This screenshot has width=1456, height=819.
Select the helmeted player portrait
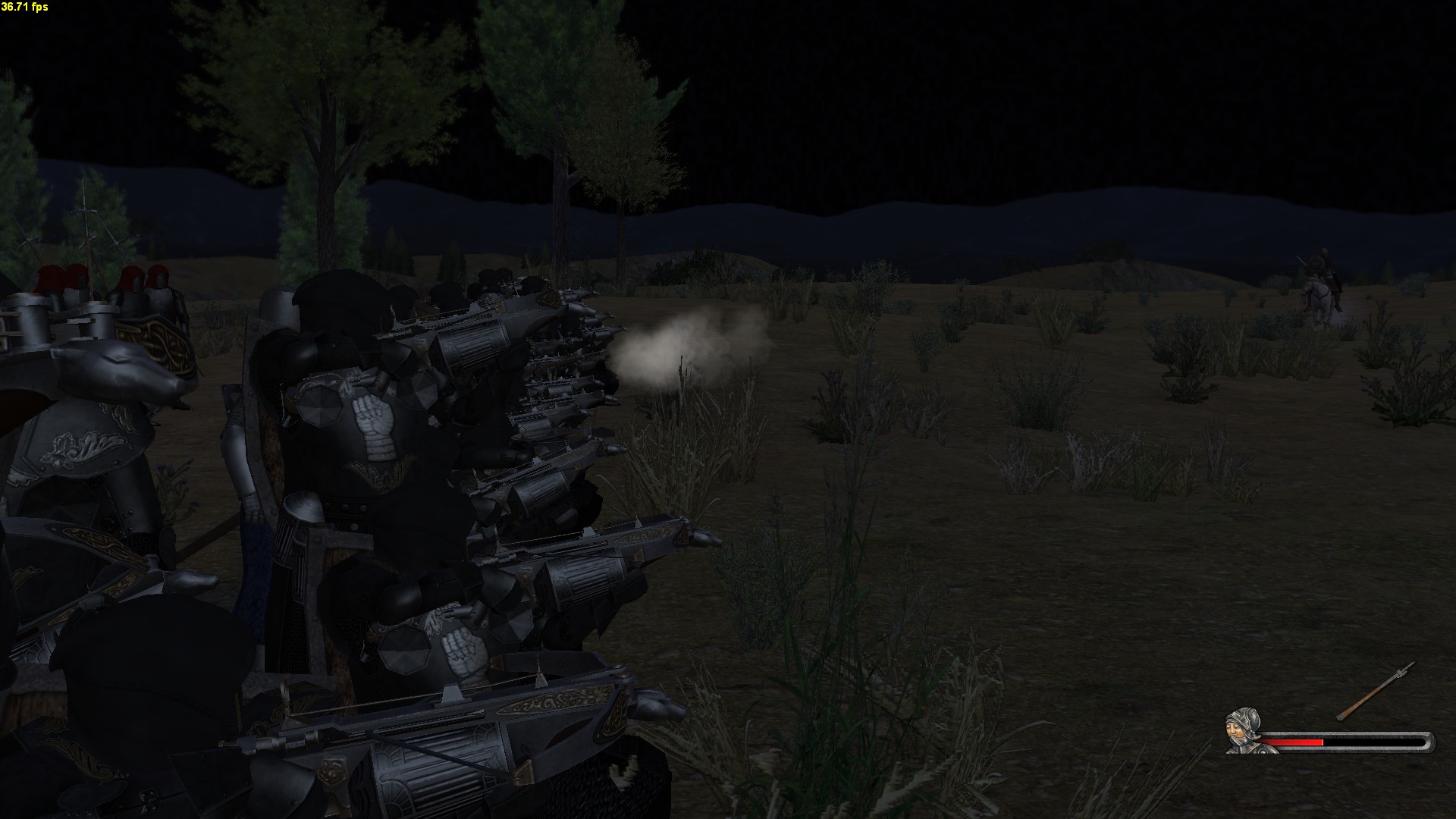1244,730
